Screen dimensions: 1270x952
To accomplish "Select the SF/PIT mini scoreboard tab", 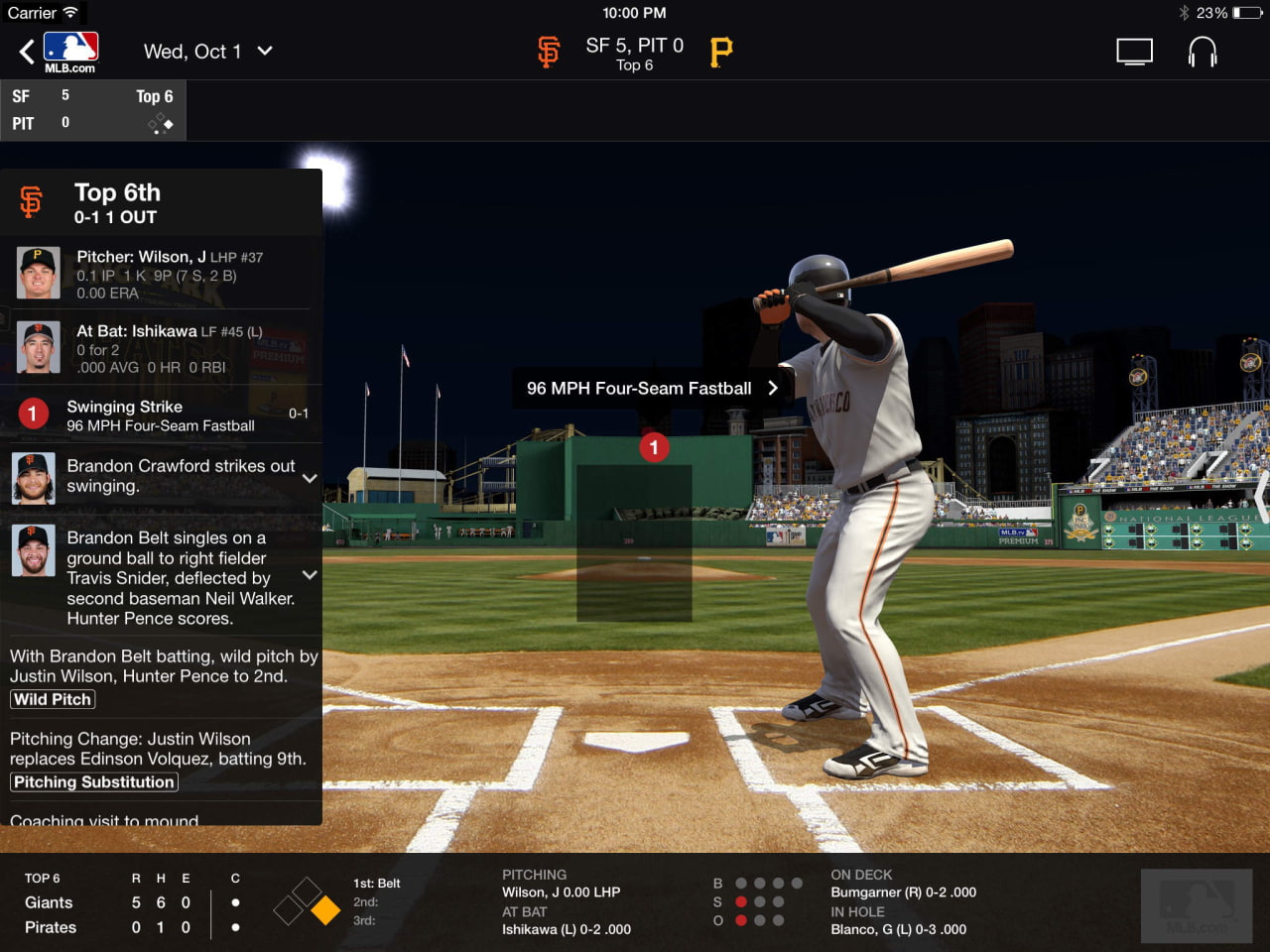I will coord(94,109).
